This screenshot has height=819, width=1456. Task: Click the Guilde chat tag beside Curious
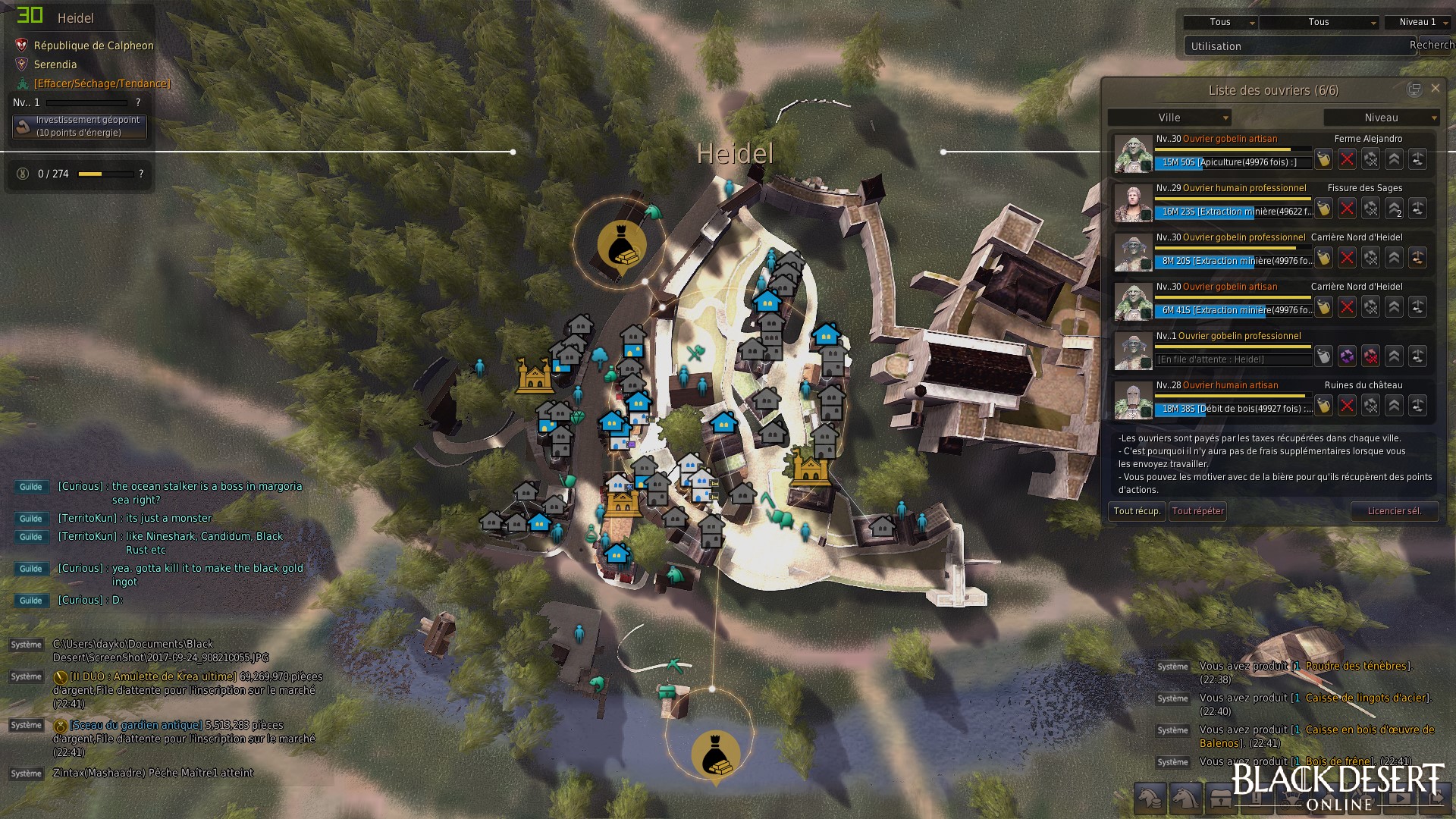coord(30,487)
